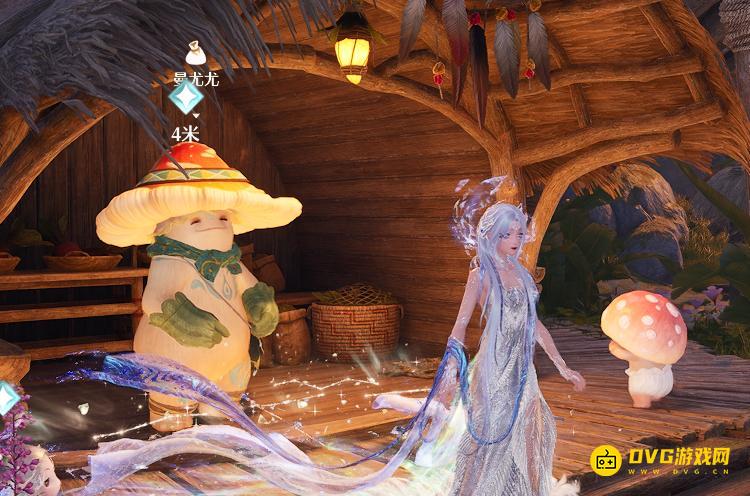Screen dimensions: 750x496
Task: Select the pouch icon above 晏尤尤
Action: point(195,52)
